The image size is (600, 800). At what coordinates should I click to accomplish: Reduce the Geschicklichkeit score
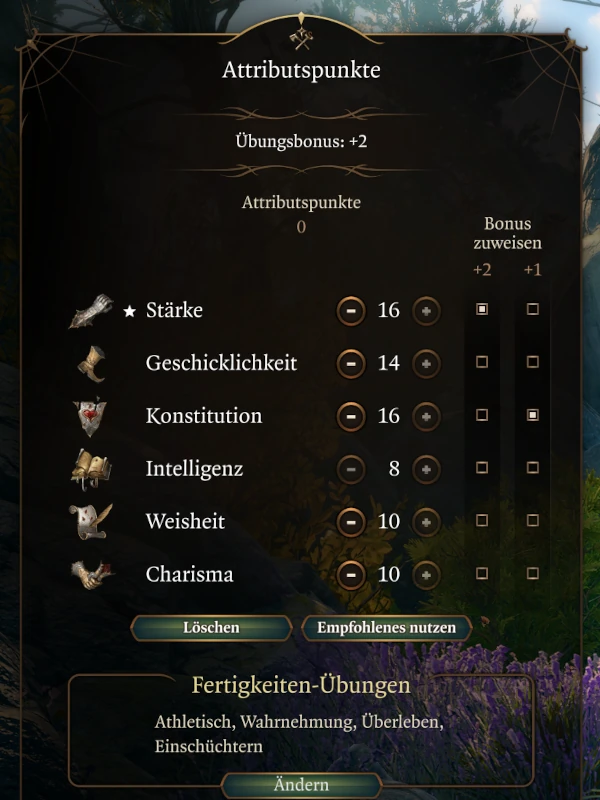pos(350,363)
